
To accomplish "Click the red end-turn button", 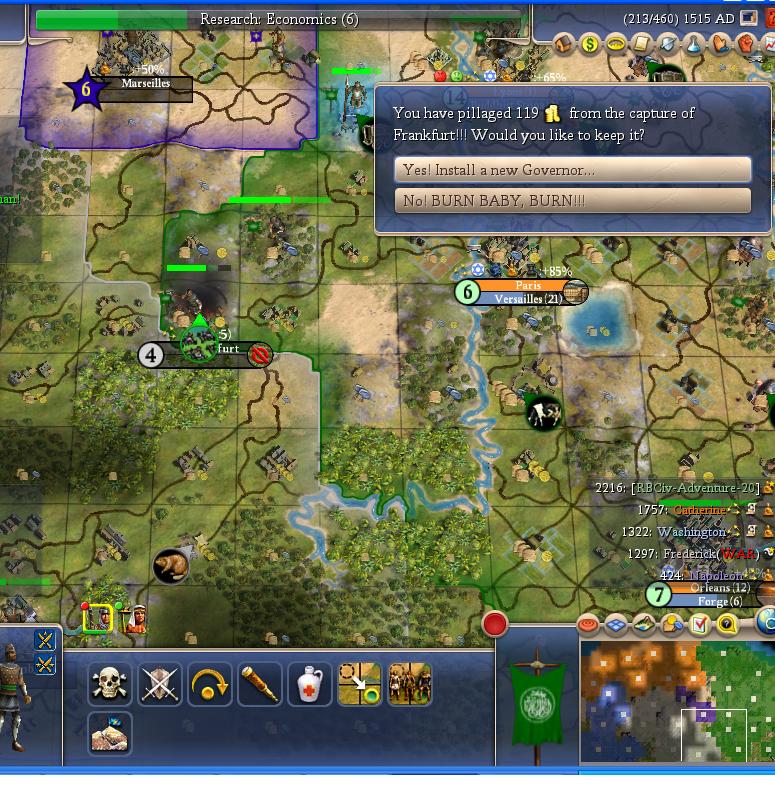I will tap(494, 624).
